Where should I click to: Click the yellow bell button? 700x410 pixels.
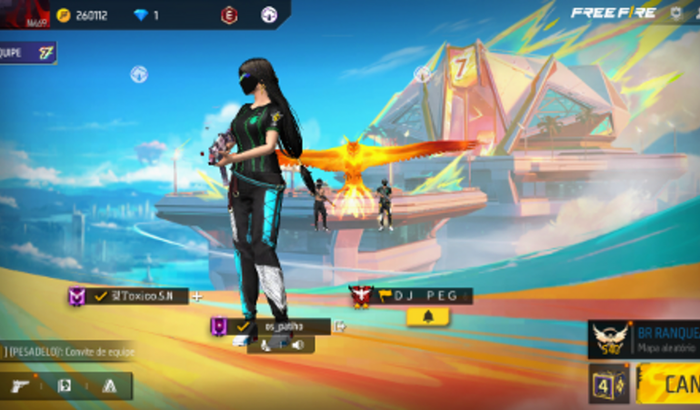(x=428, y=317)
